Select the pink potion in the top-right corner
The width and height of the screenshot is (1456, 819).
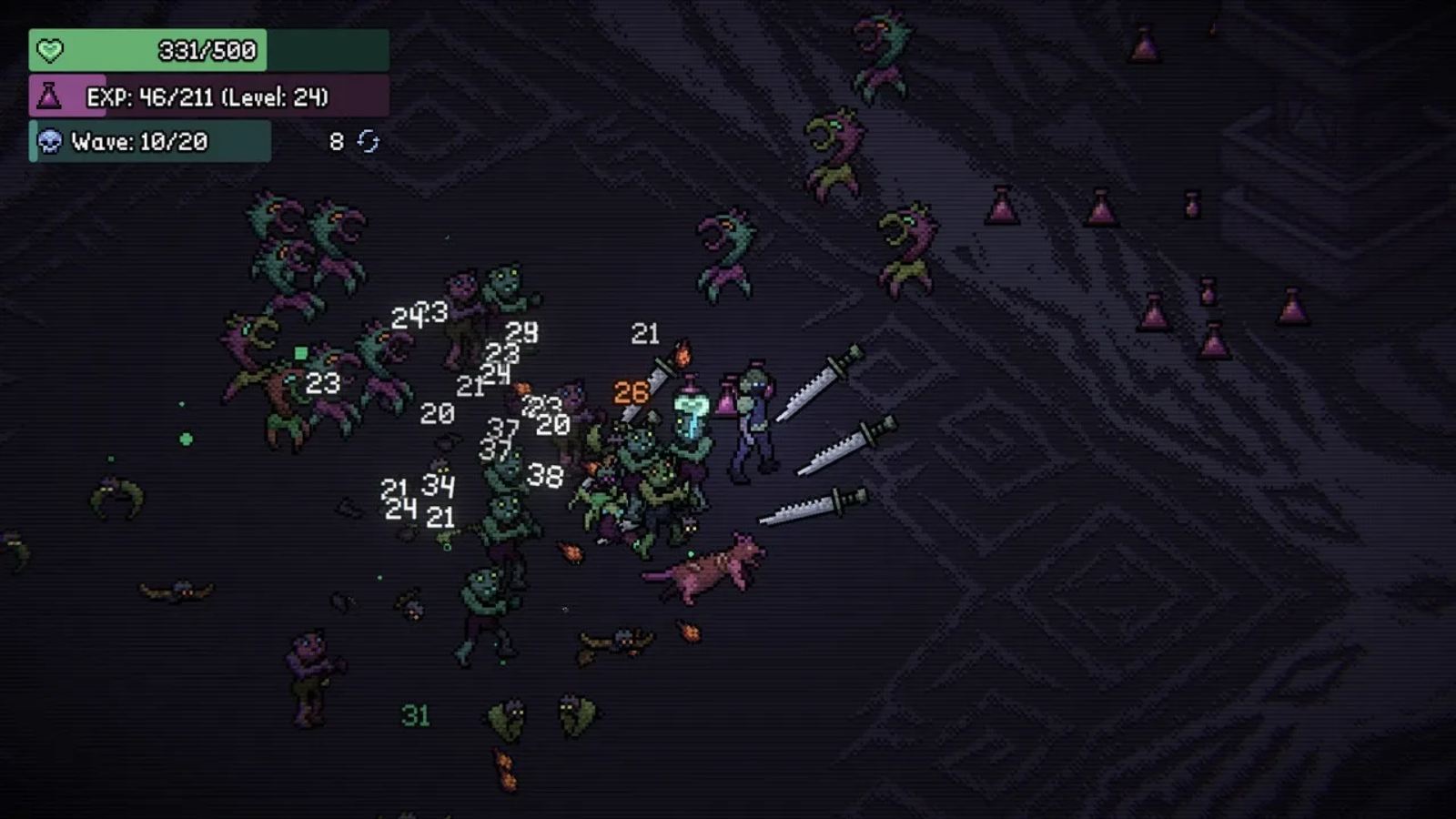pyautogui.click(x=1143, y=43)
